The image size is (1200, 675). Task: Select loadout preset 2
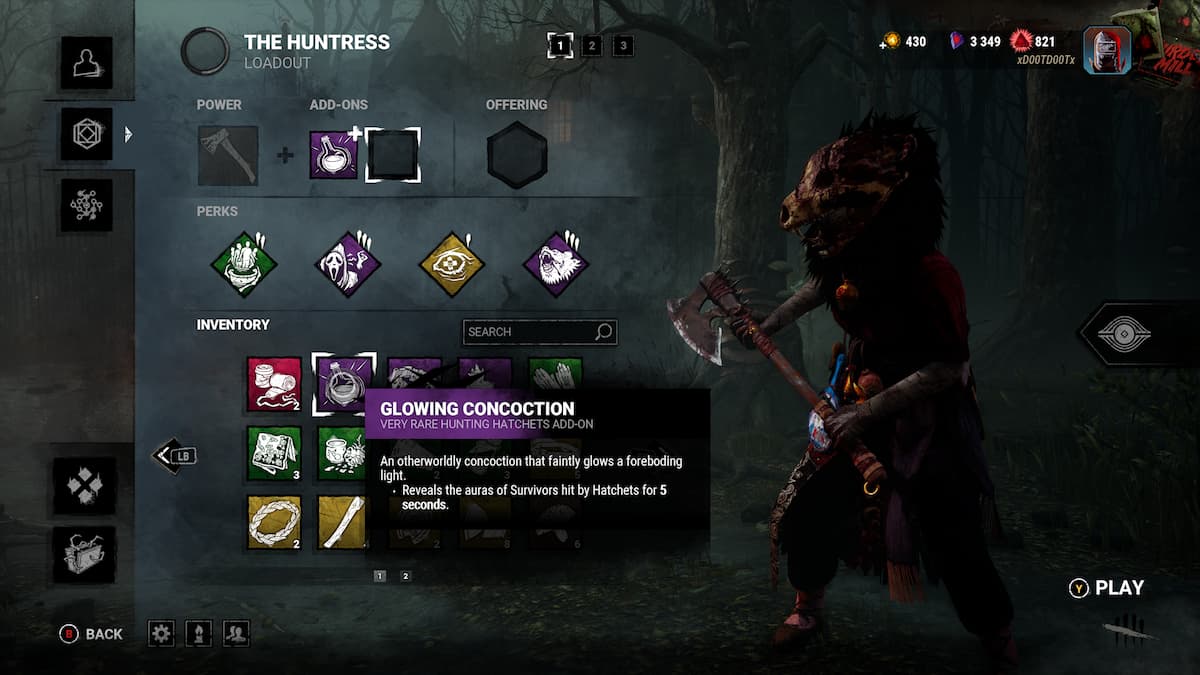[592, 45]
